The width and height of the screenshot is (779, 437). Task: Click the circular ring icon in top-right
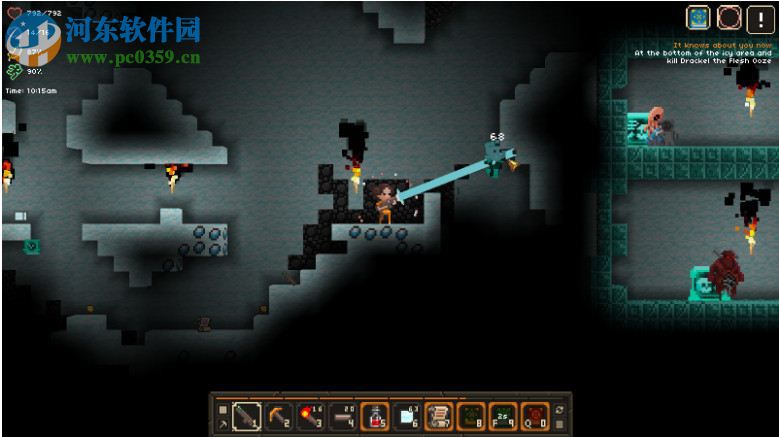728,18
